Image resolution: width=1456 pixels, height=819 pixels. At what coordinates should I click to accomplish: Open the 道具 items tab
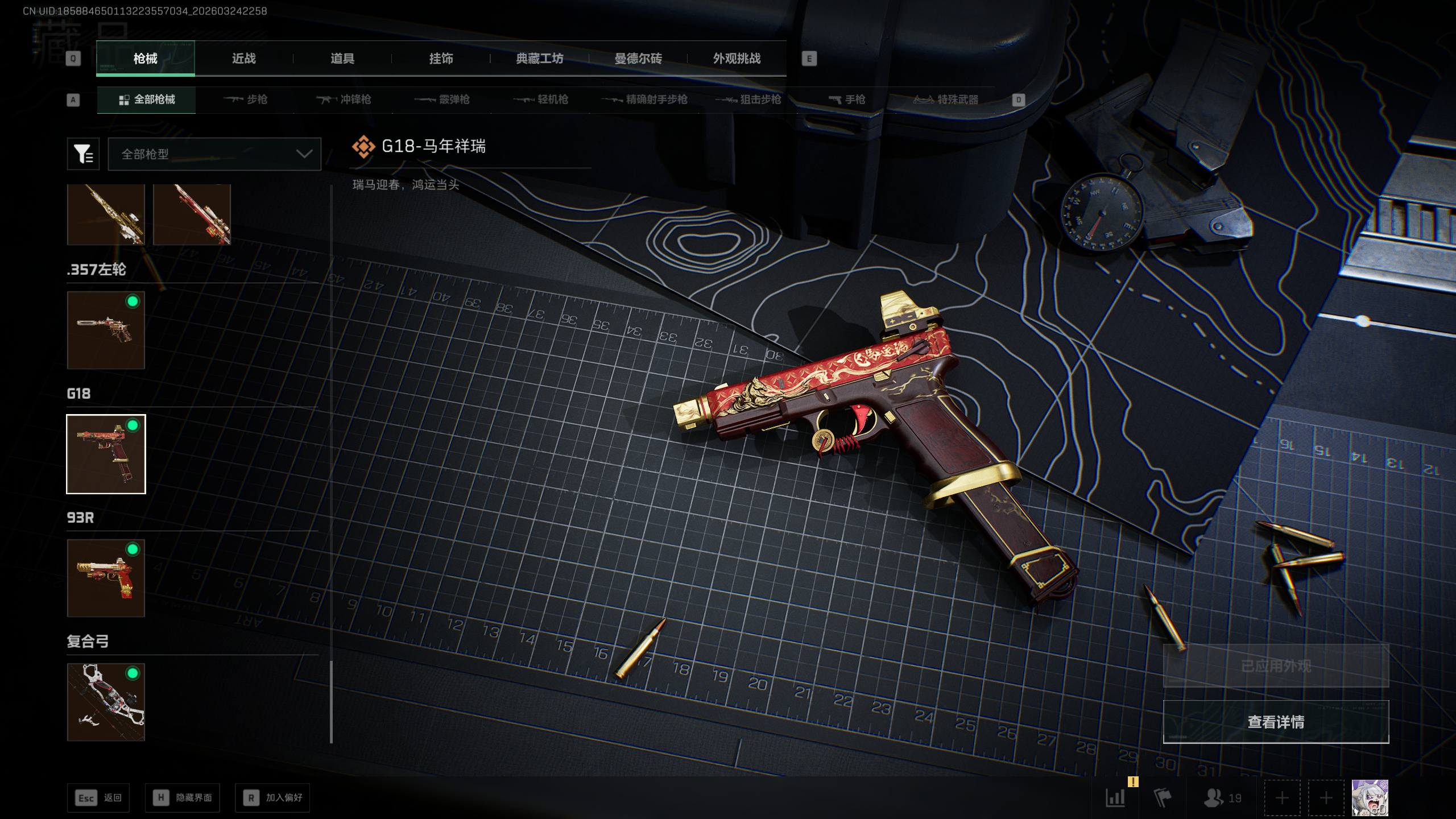coord(342,59)
